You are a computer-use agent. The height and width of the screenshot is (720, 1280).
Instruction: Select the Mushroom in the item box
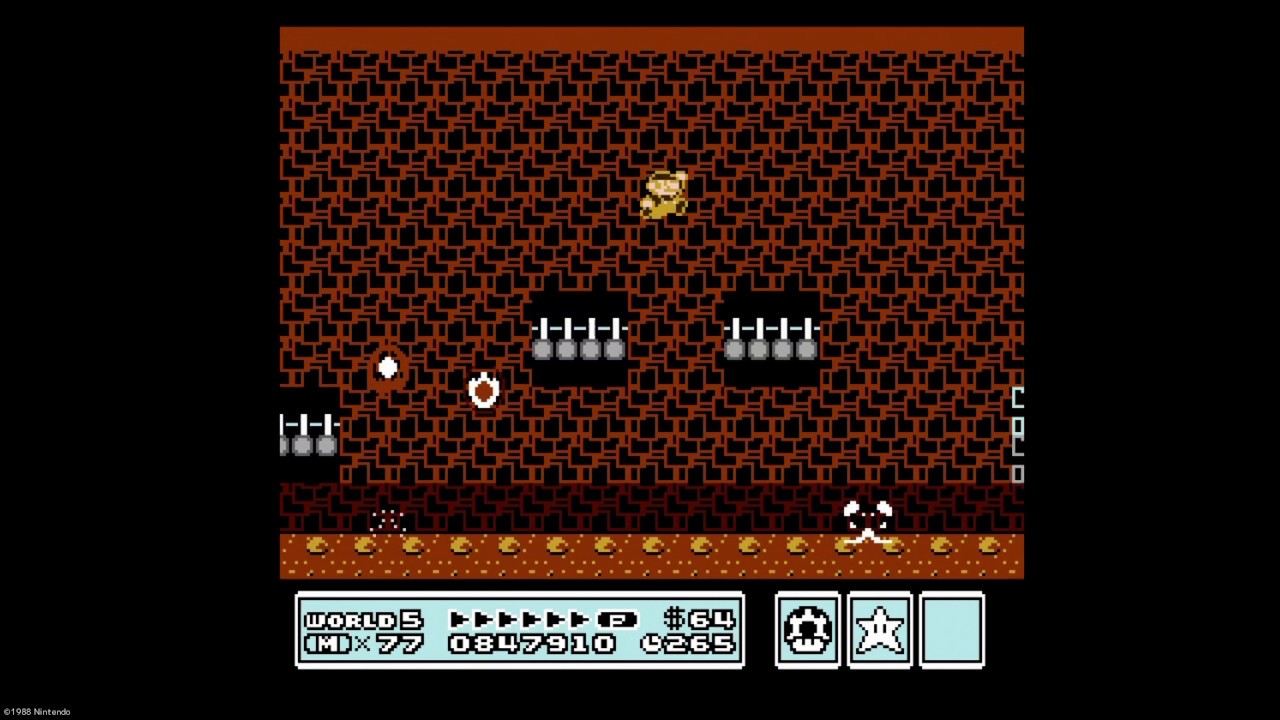807,628
